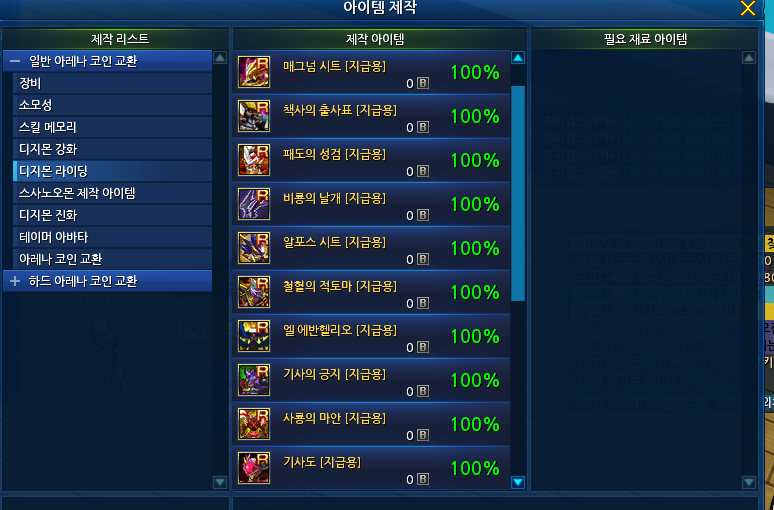This screenshot has width=774, height=510.
Task: Click the craft item list scroll-down arrow
Action: (518, 482)
